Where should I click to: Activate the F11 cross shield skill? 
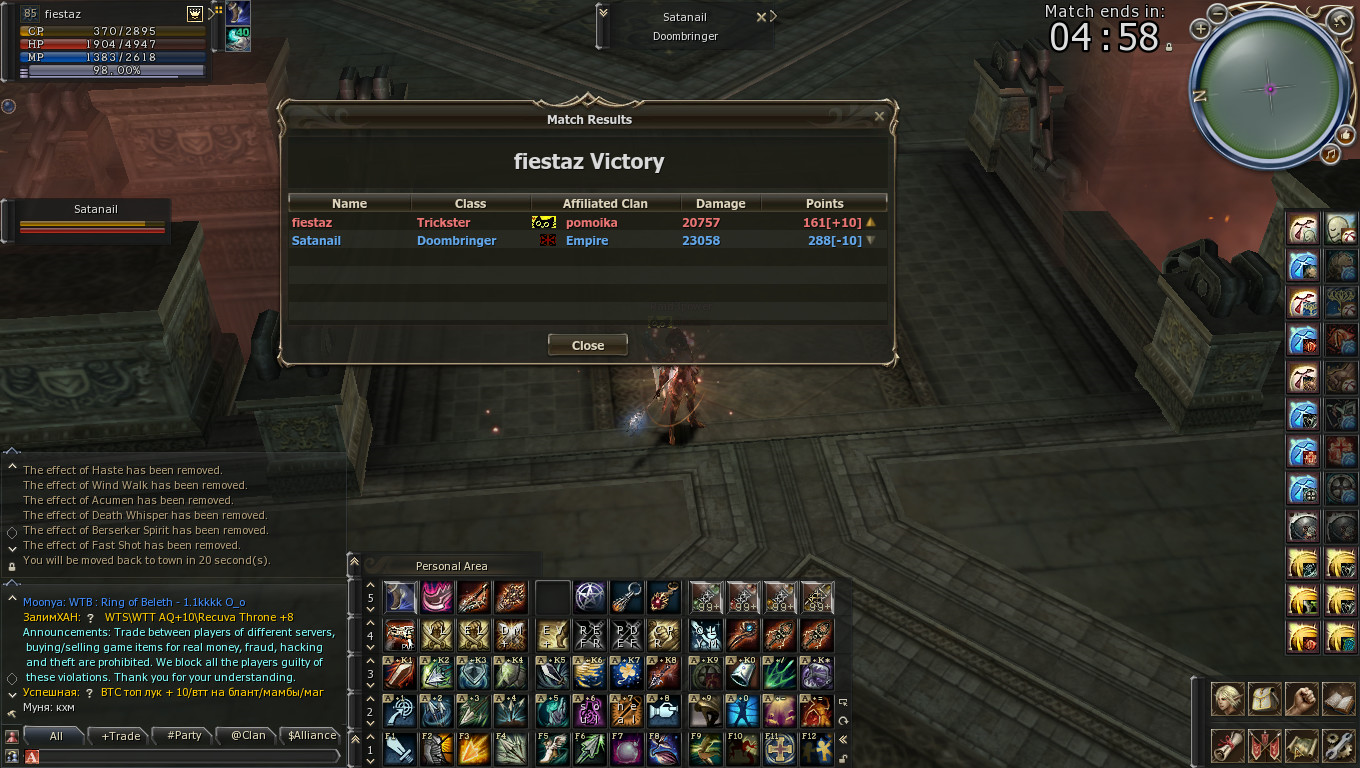780,749
